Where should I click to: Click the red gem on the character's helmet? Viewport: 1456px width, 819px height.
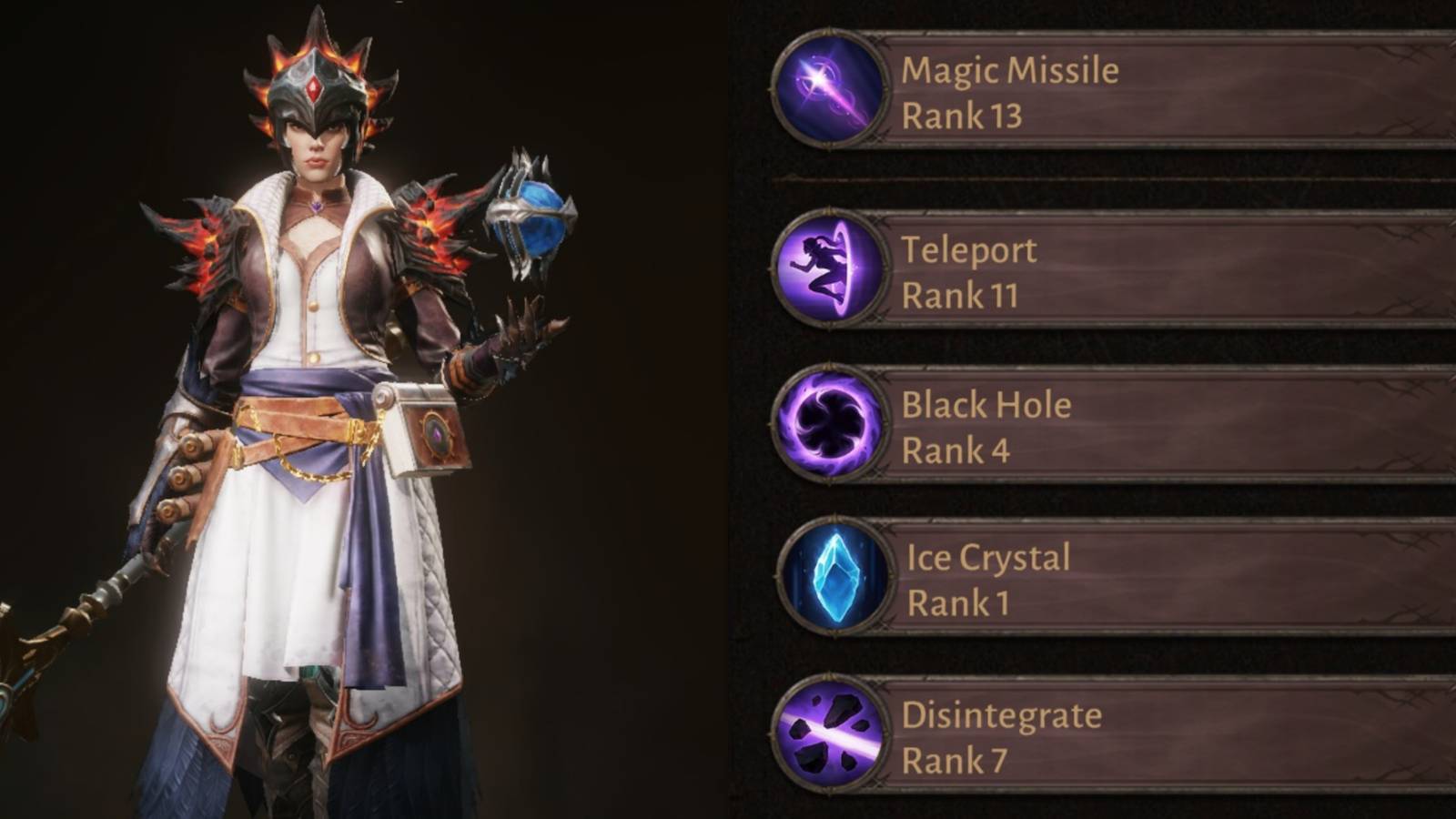point(314,86)
